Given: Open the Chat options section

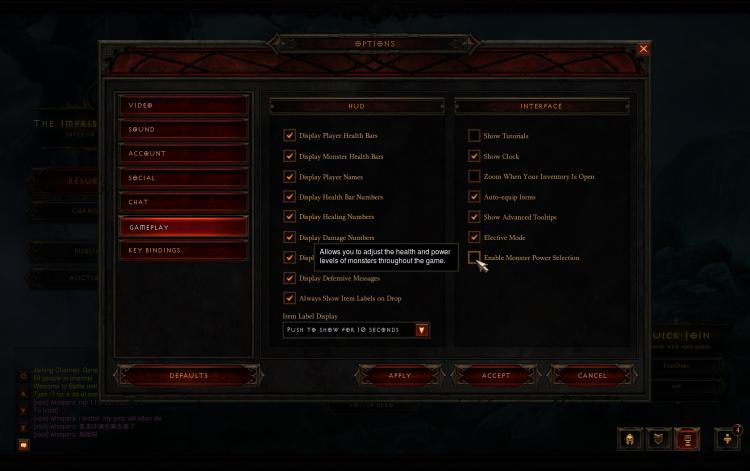Looking at the screenshot, I should (183, 202).
